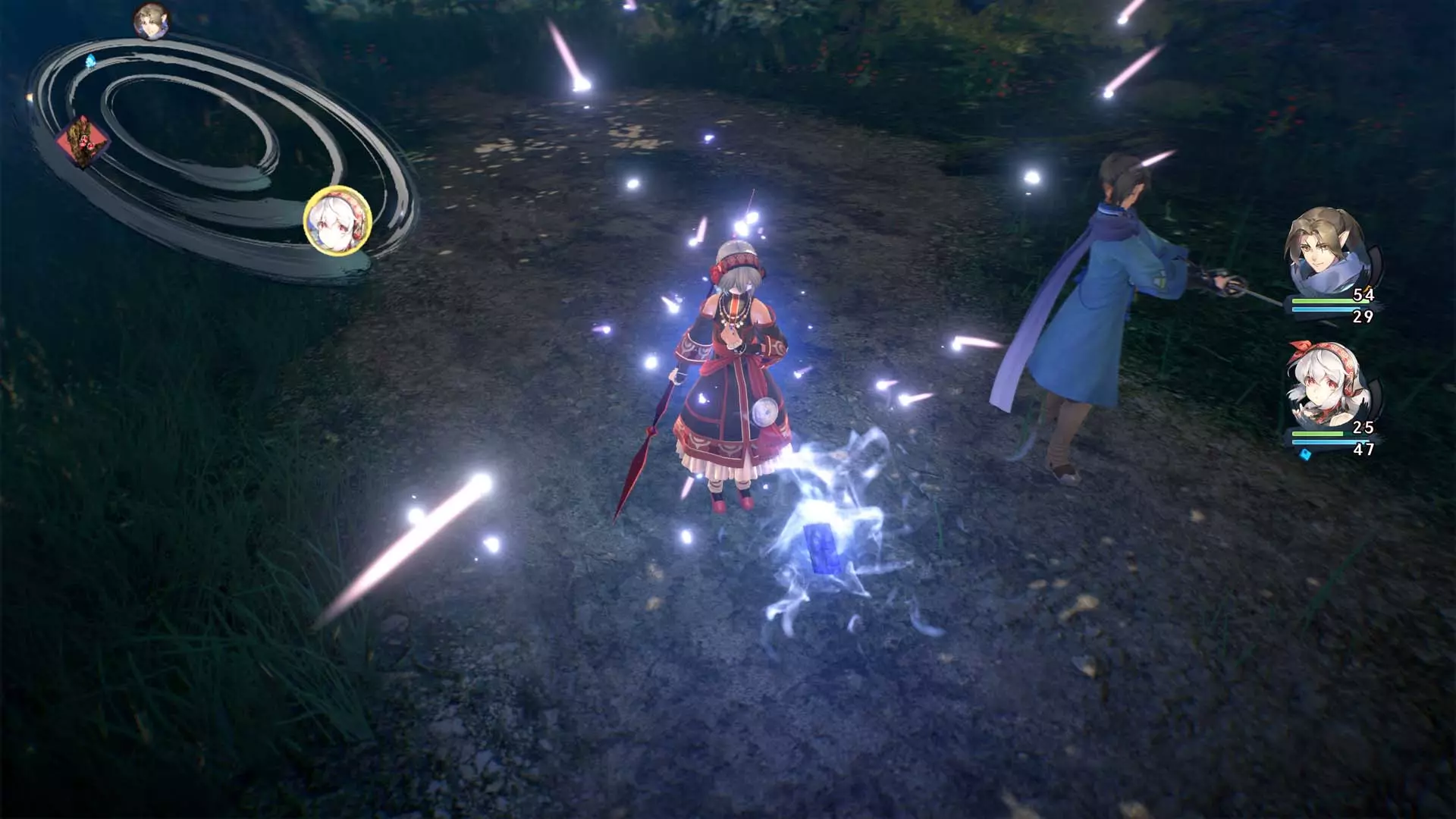Click the gold-ringed girl icon on the turn wheel
The height and width of the screenshot is (819, 1456).
tap(337, 220)
